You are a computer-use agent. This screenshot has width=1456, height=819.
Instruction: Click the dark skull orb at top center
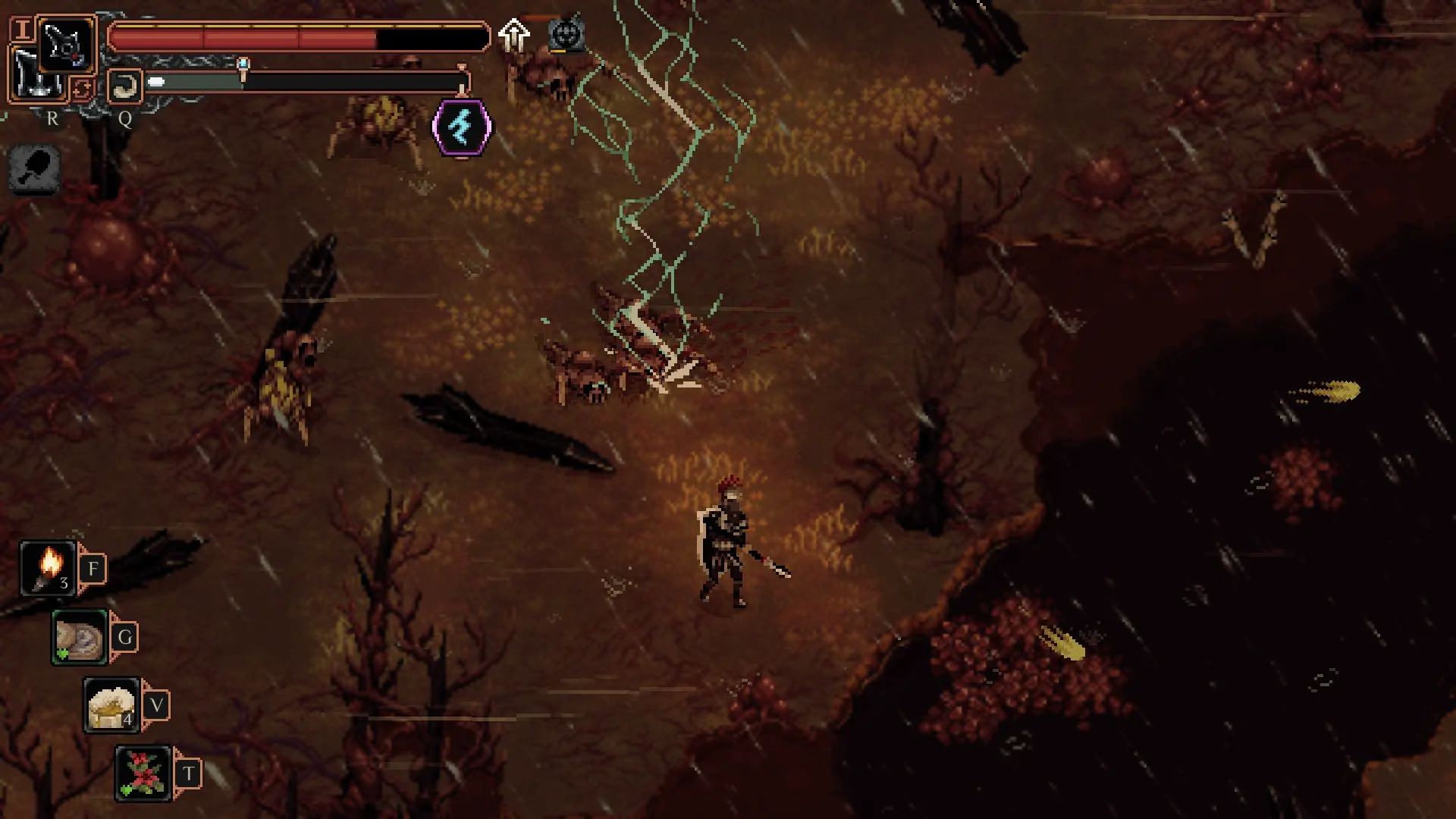pos(565,32)
